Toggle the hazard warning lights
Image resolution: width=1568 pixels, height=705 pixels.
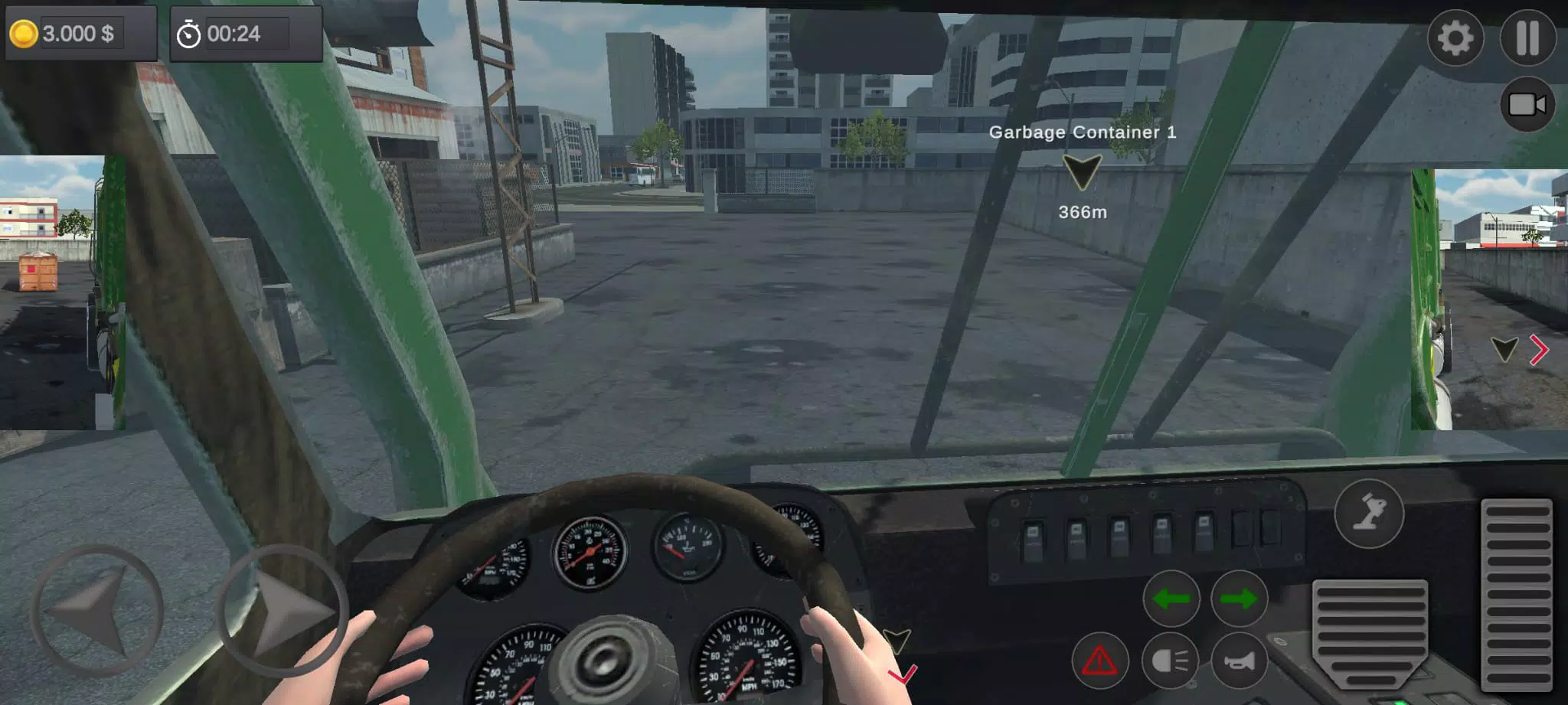pos(1099,660)
